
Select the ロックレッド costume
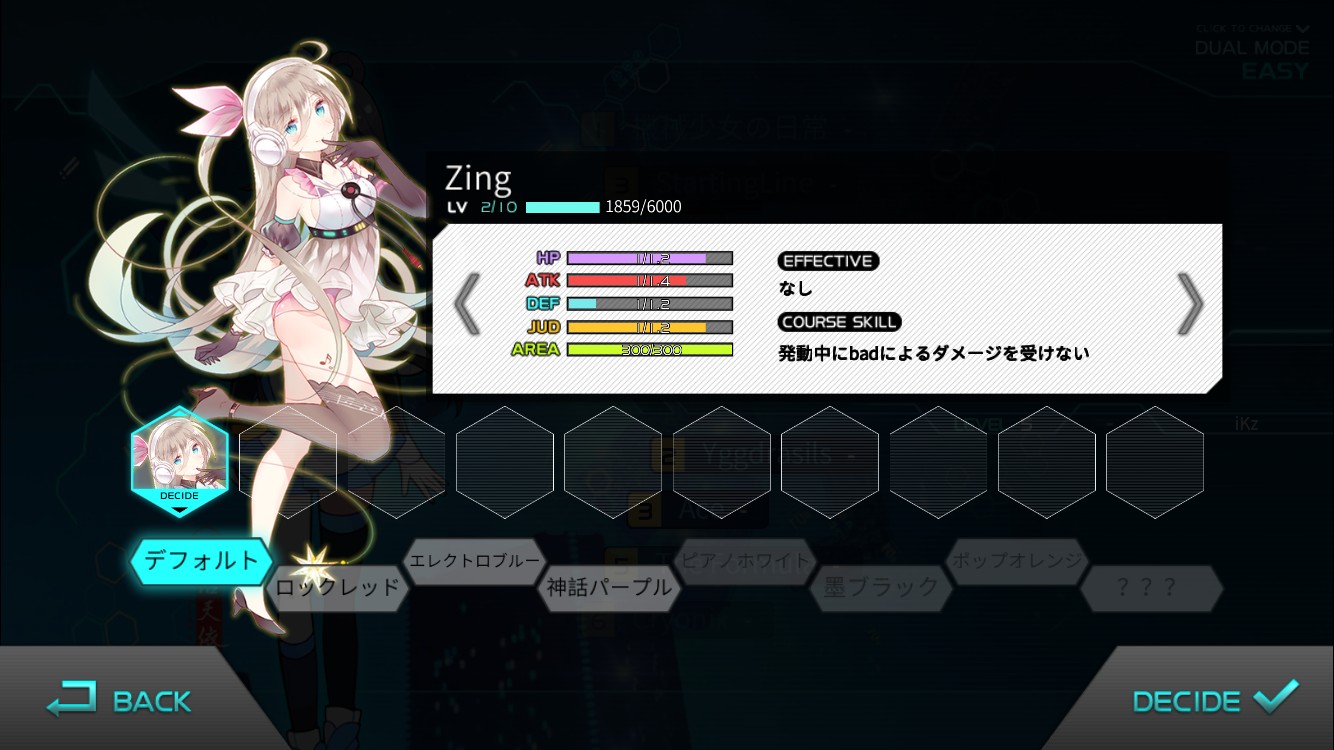pos(338,590)
